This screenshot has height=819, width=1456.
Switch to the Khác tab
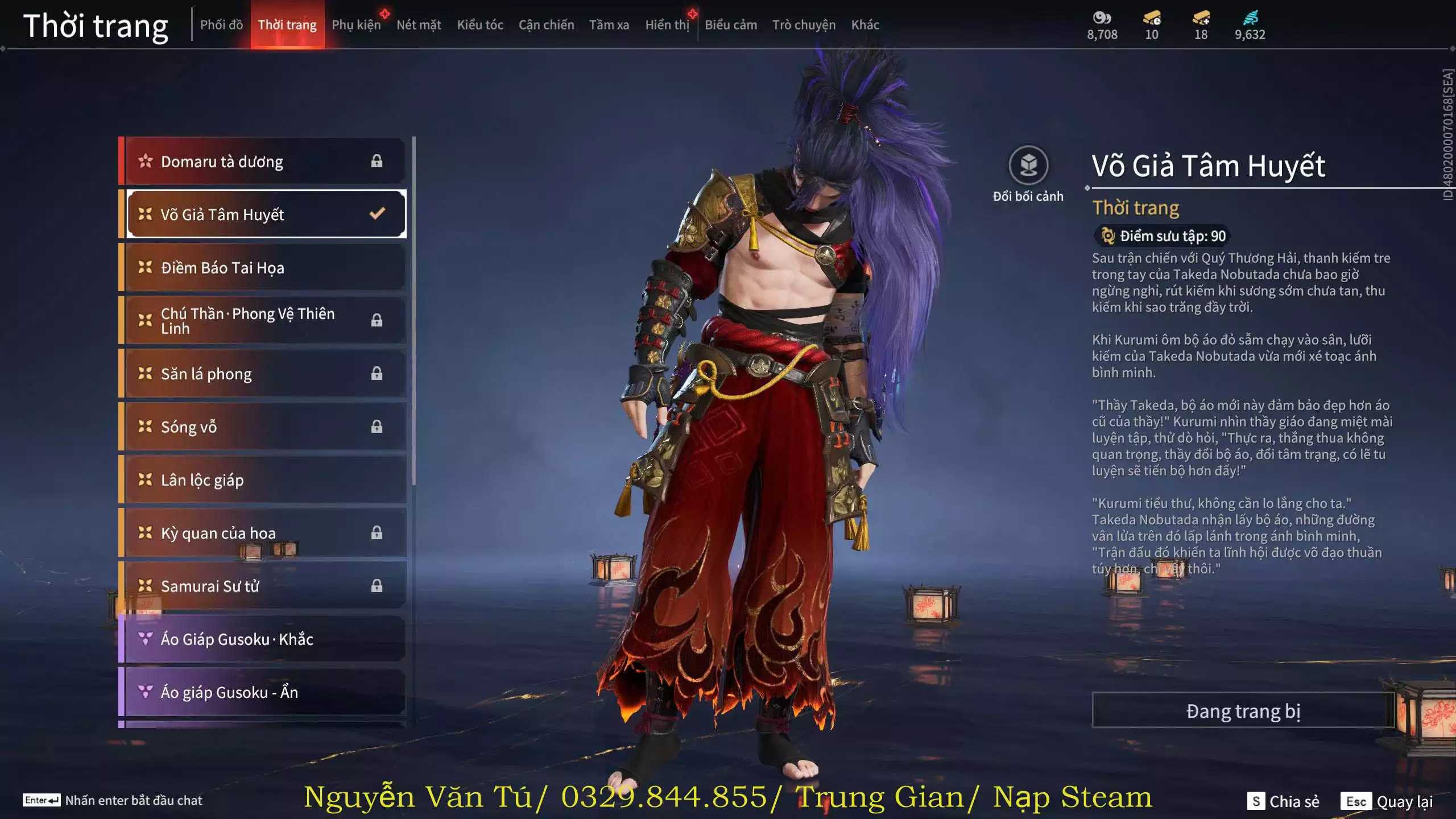tap(865, 25)
